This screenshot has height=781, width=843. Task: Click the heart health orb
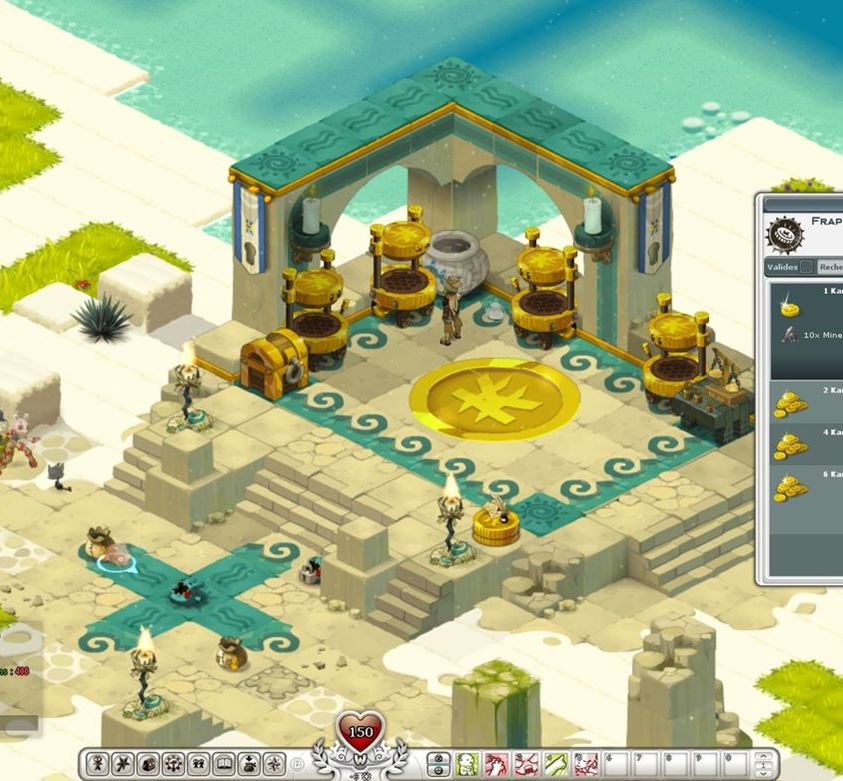click(x=360, y=733)
